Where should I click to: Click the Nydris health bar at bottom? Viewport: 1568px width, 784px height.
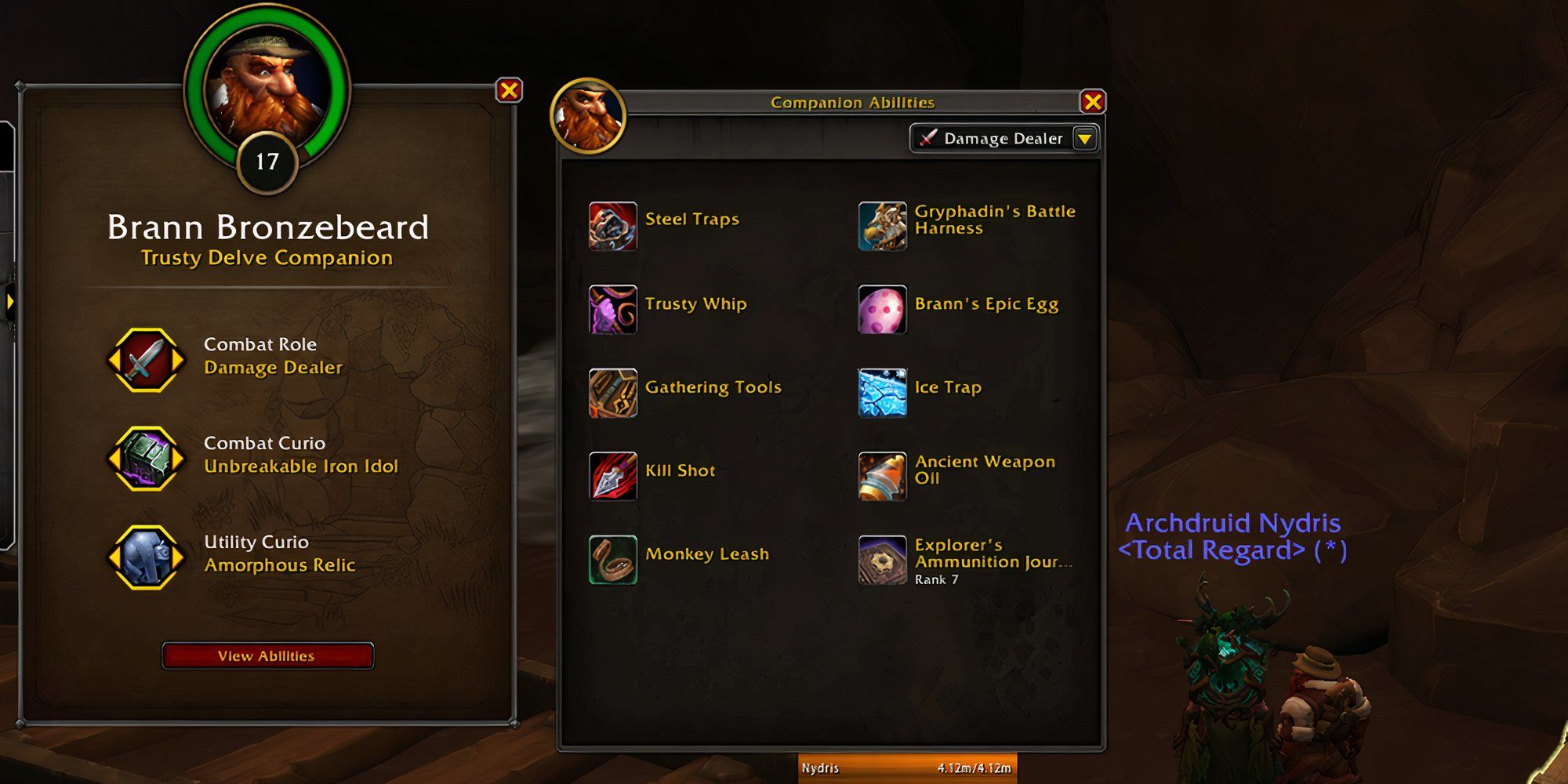tap(906, 768)
